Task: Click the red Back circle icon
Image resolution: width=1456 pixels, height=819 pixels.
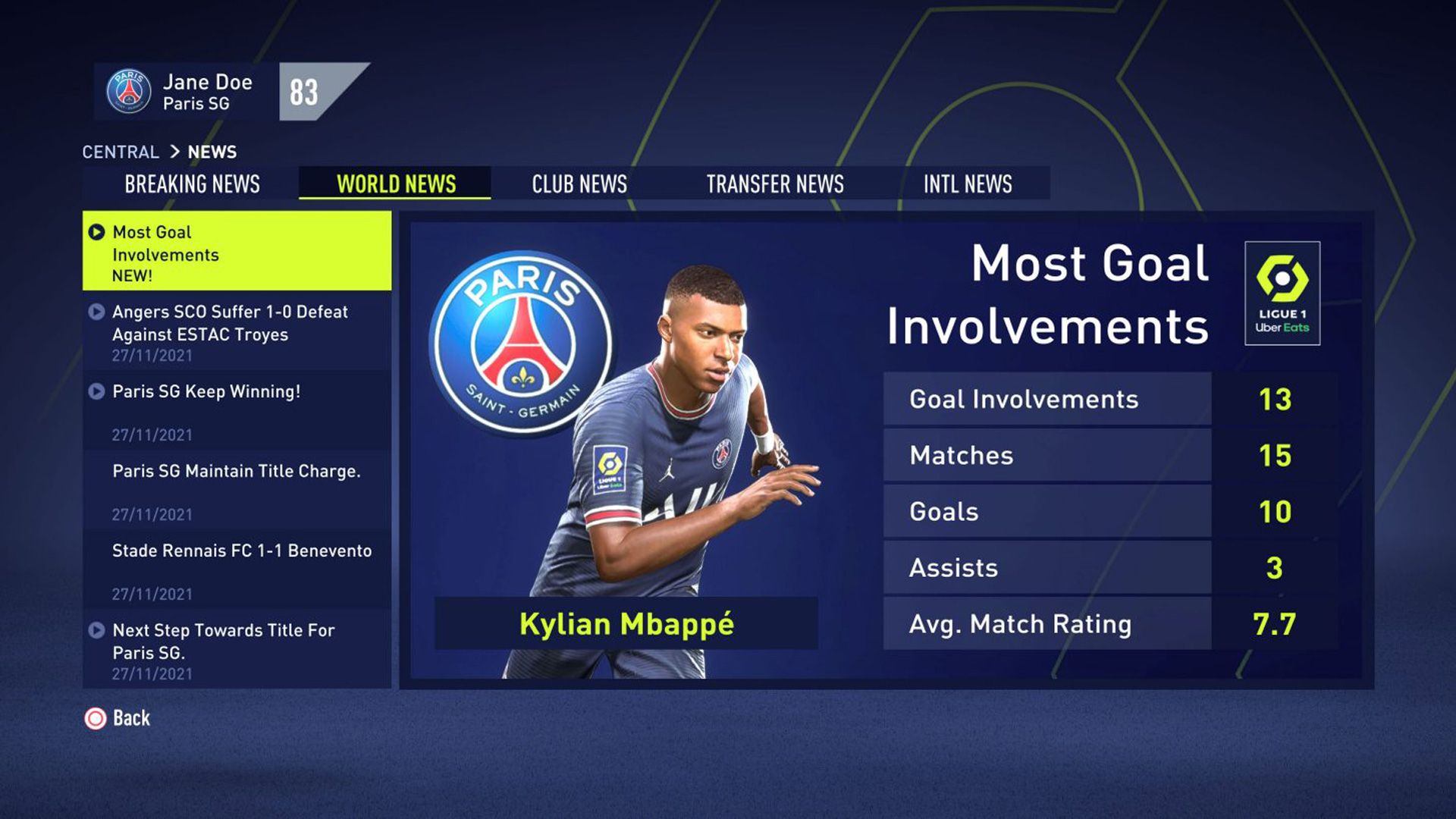Action: [95, 718]
